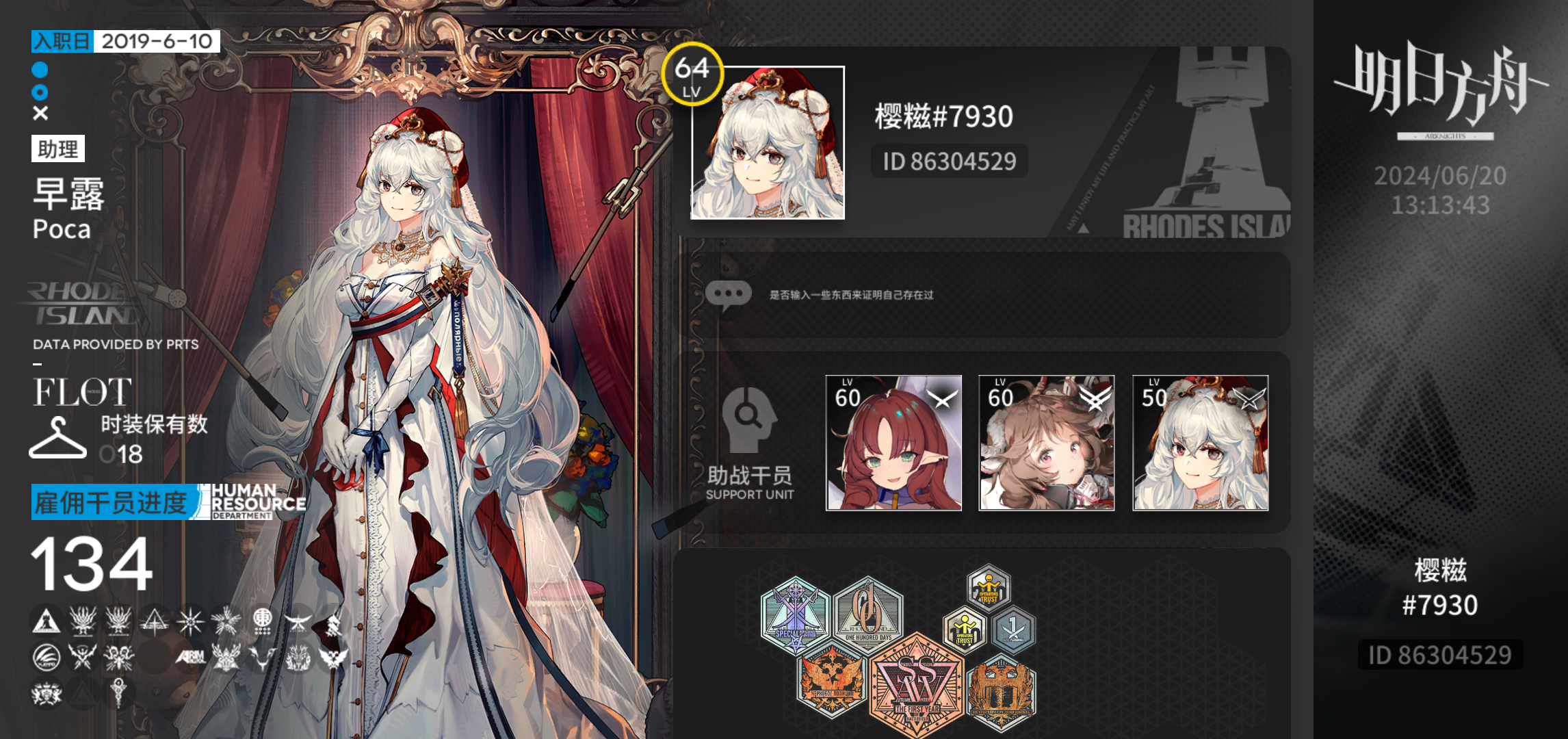Image resolution: width=1568 pixels, height=739 pixels.
Task: Click the ID 86304529 field under 樱糍#7930
Action: (x=950, y=162)
